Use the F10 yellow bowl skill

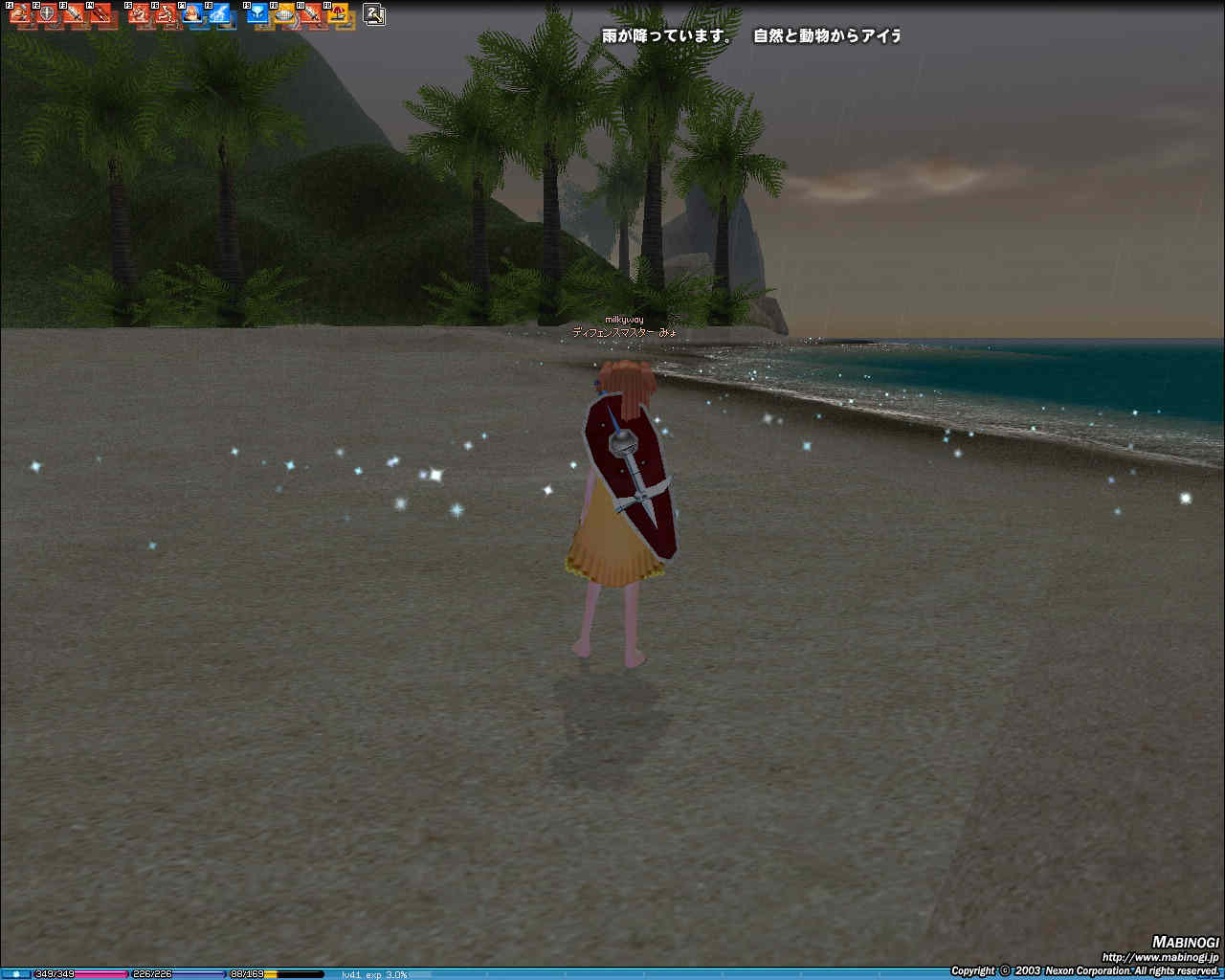point(284,15)
